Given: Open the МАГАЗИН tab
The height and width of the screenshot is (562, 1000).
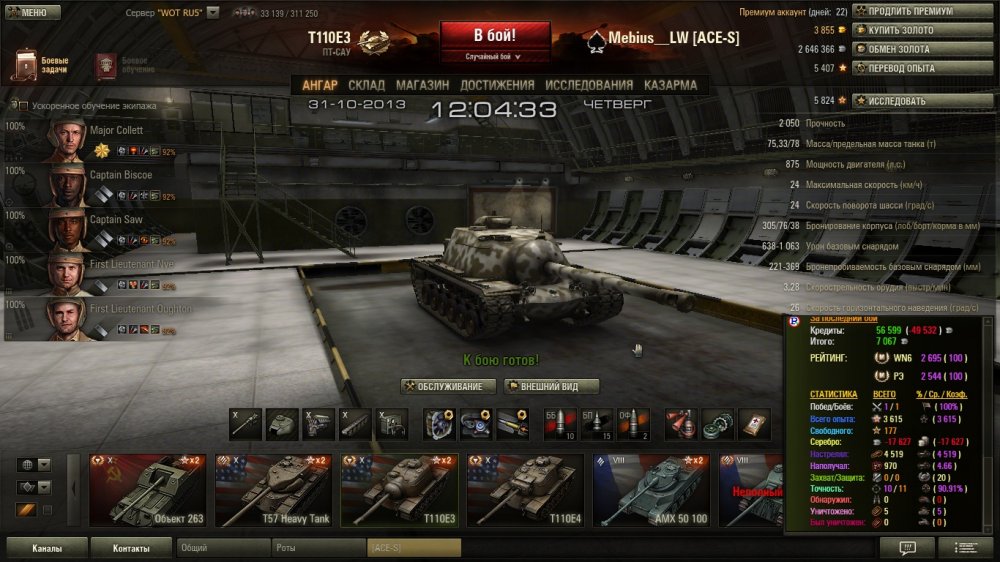Looking at the screenshot, I should coord(421,85).
